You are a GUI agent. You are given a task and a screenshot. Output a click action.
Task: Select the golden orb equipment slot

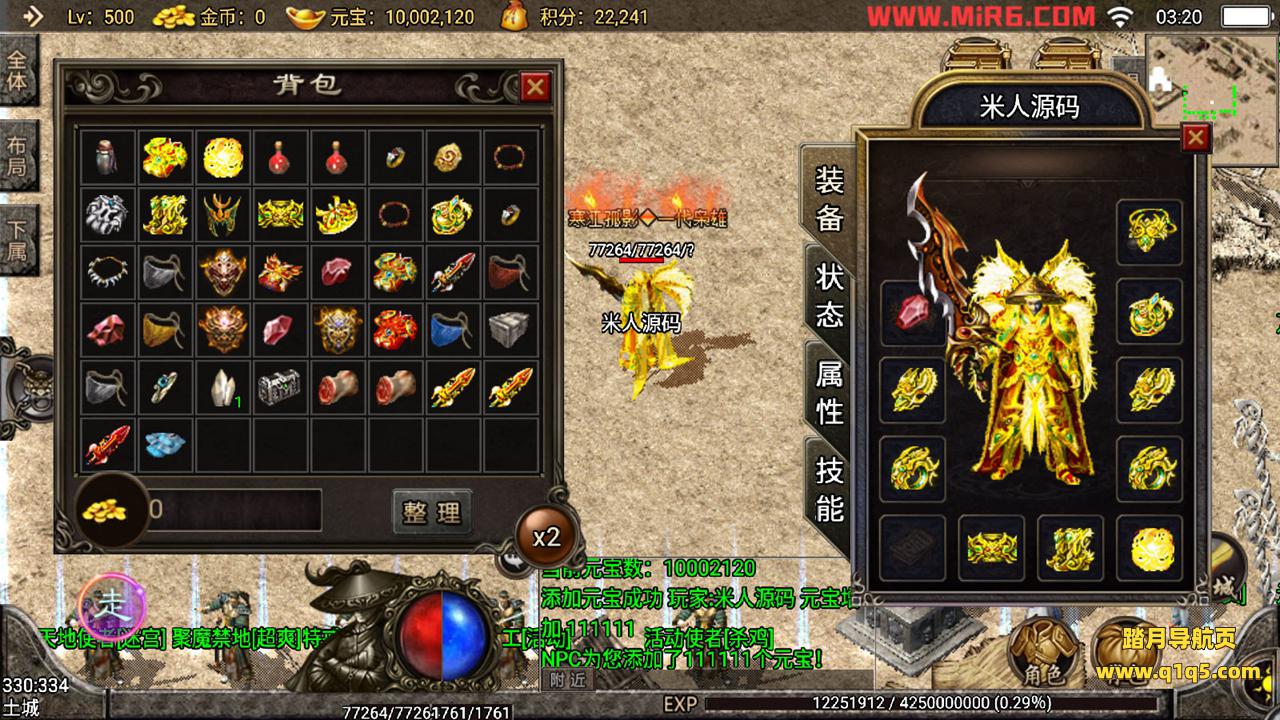1149,548
